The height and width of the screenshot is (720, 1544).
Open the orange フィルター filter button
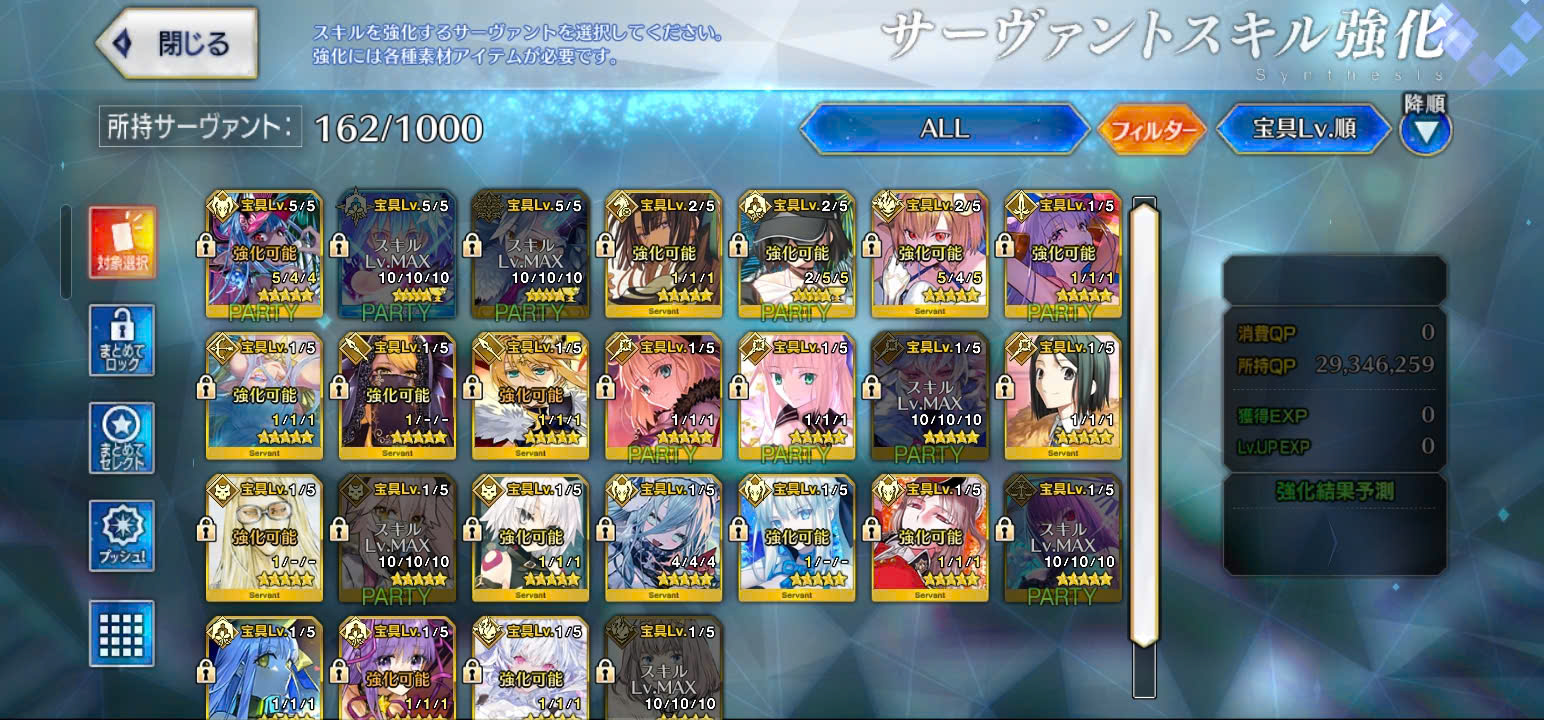(1152, 130)
